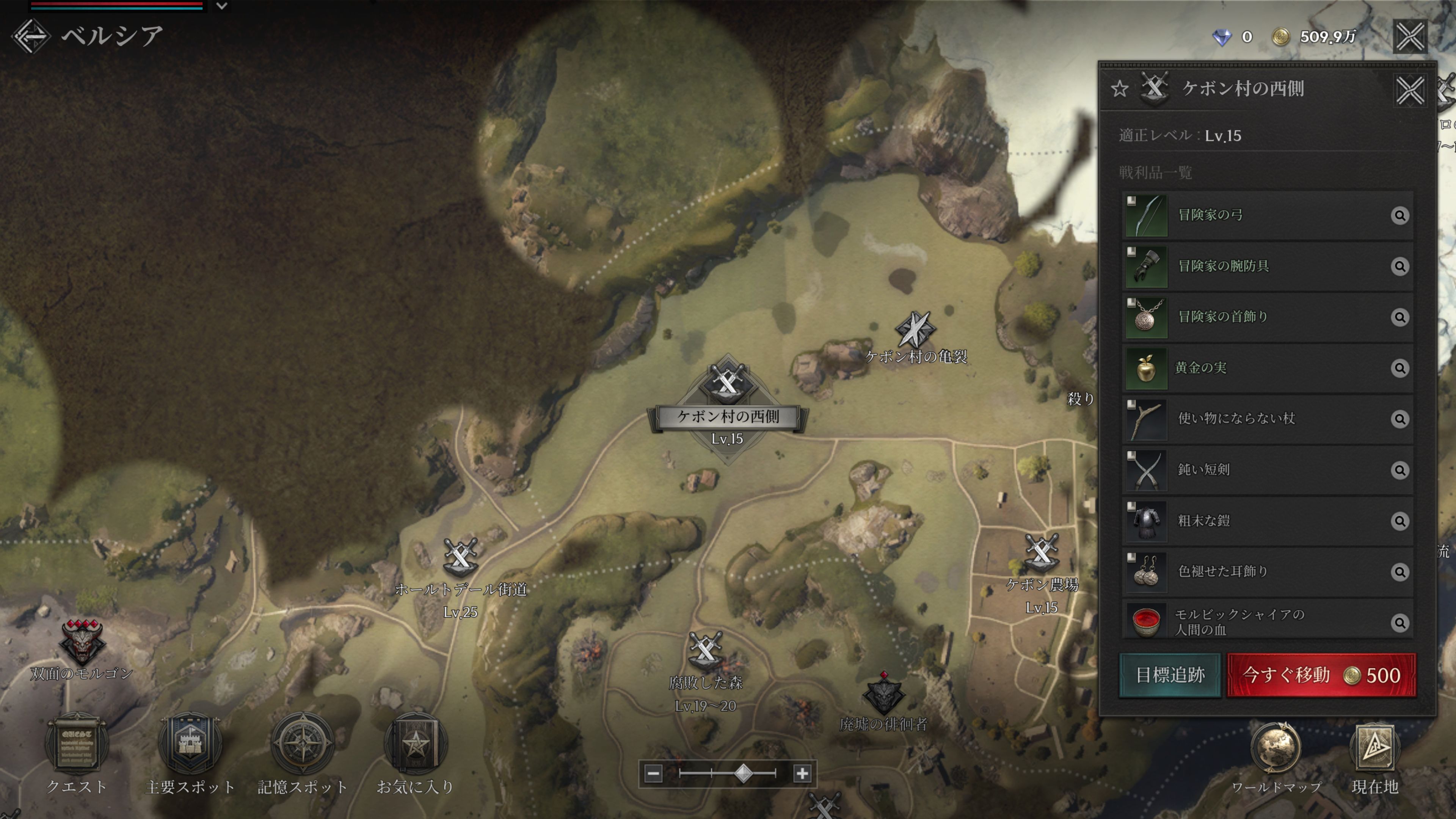1456x819 pixels.
Task: Click the 目標追跡 button
Action: (1170, 675)
